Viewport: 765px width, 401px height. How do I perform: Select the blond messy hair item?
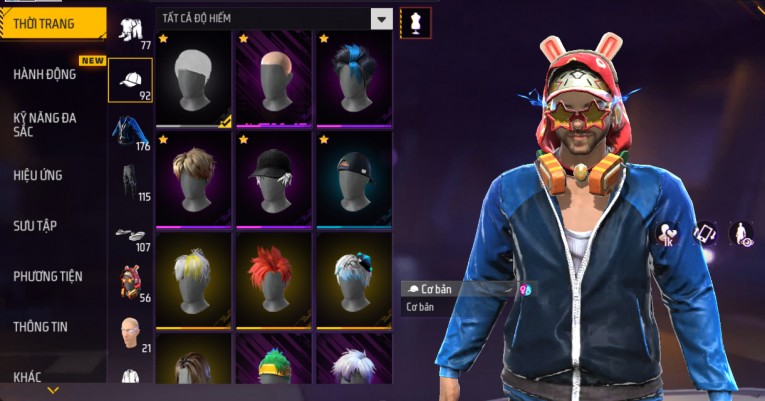pos(193,179)
